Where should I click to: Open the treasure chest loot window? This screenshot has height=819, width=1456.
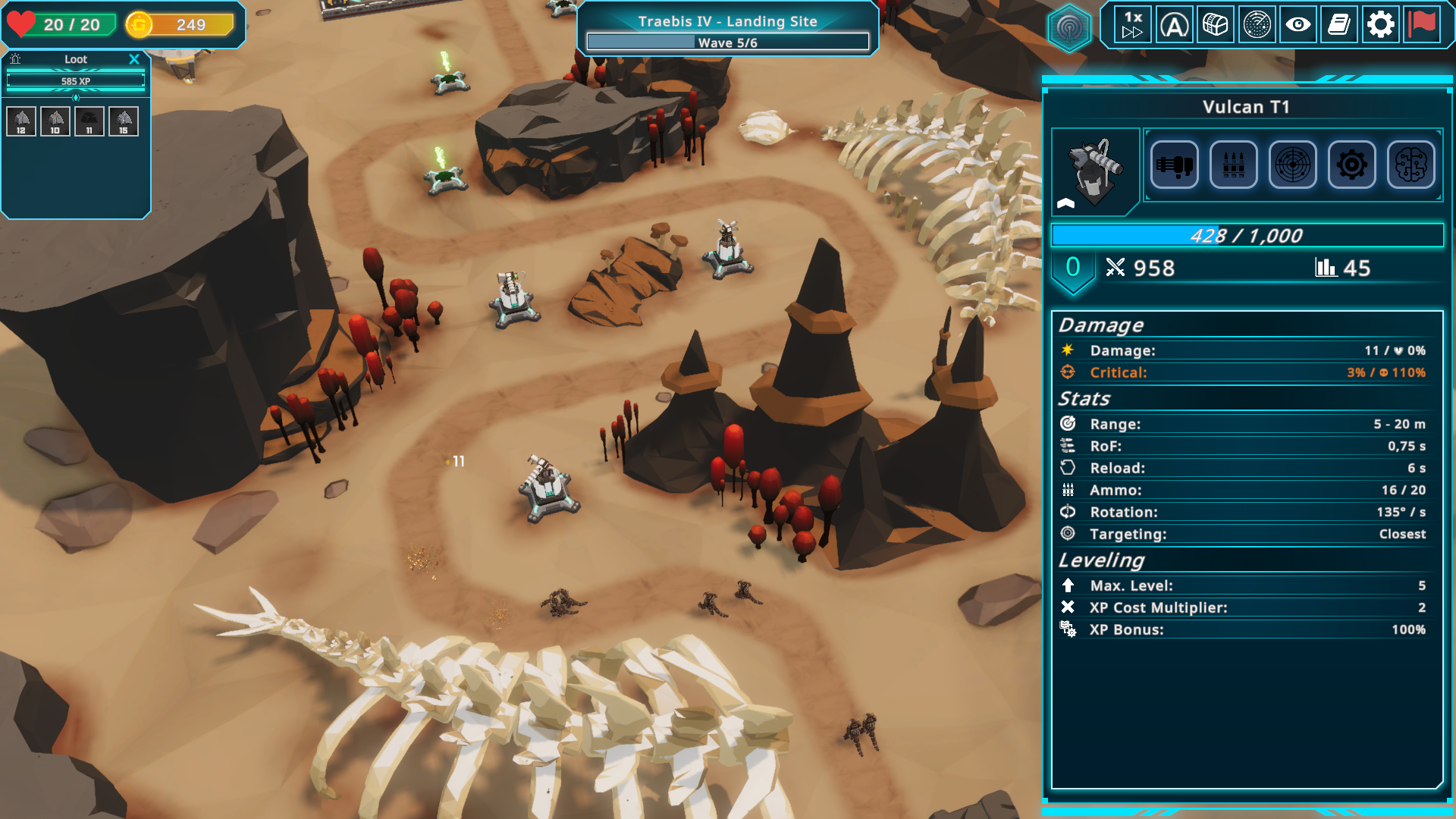(1215, 25)
